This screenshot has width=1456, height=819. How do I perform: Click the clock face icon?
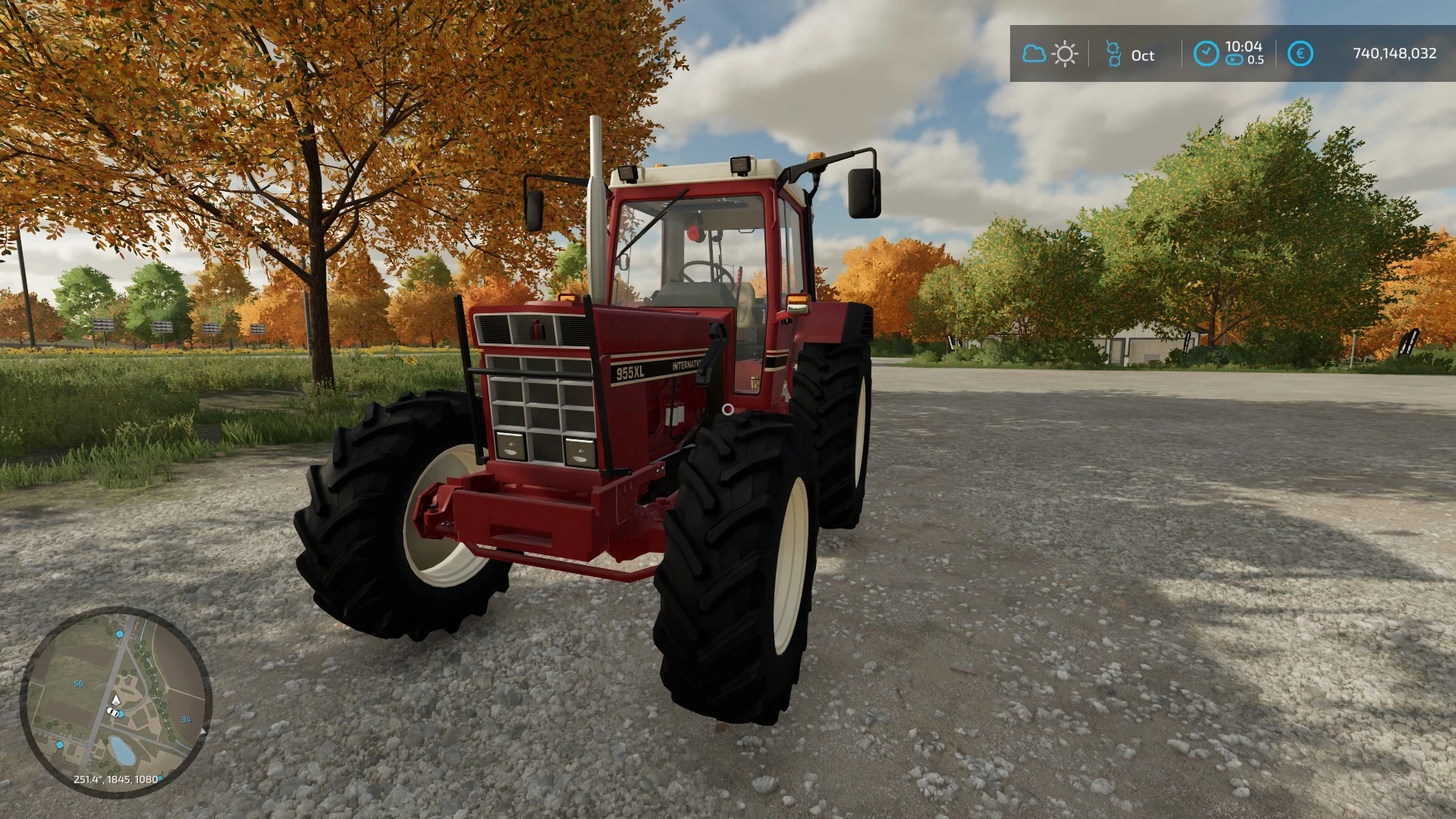click(x=1207, y=52)
